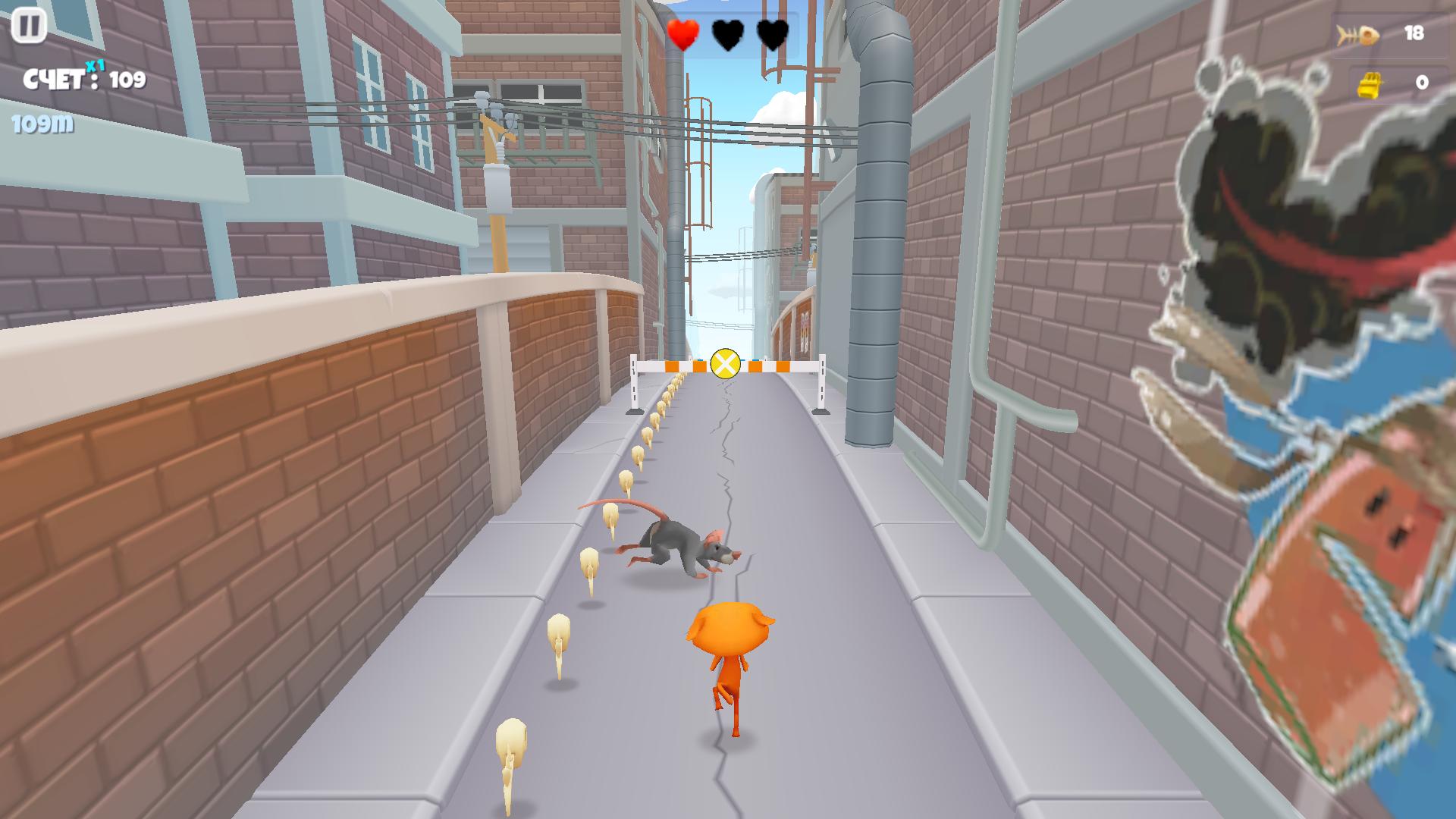
Task: Click the sandwich counter value 0
Action: [1424, 84]
